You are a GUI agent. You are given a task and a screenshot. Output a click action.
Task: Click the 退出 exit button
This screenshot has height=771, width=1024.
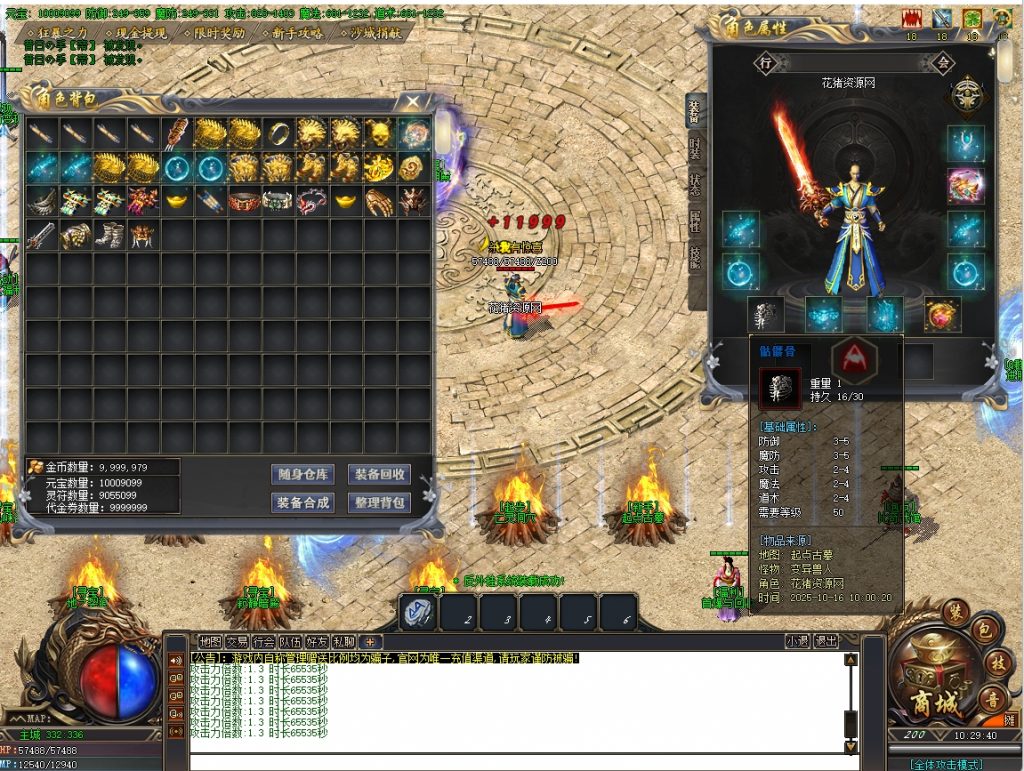tap(826, 641)
